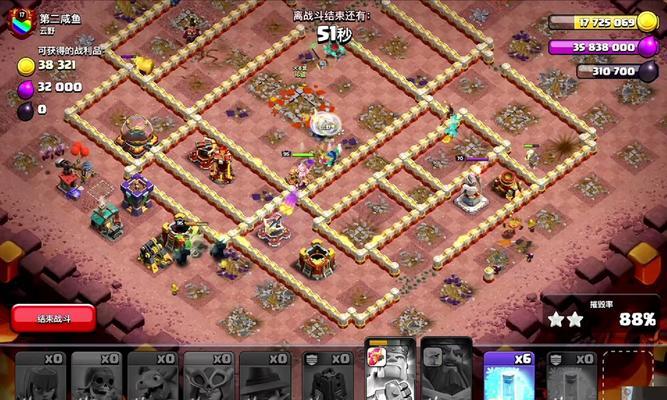Screen dimensions: 667x400
Task: Select the depleted dragon troop card
Action: tap(153, 376)
